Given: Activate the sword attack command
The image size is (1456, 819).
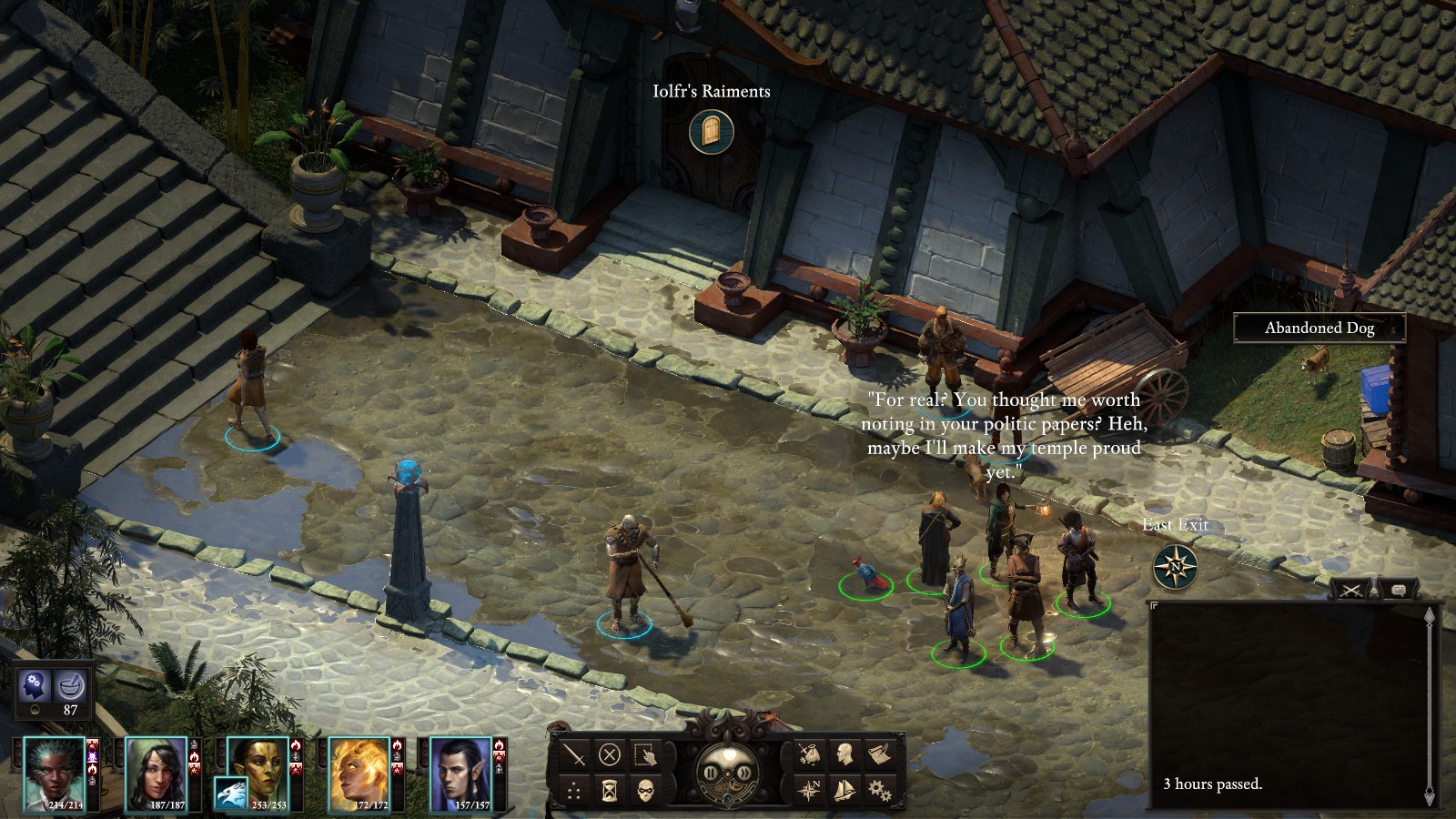Looking at the screenshot, I should point(574,754).
